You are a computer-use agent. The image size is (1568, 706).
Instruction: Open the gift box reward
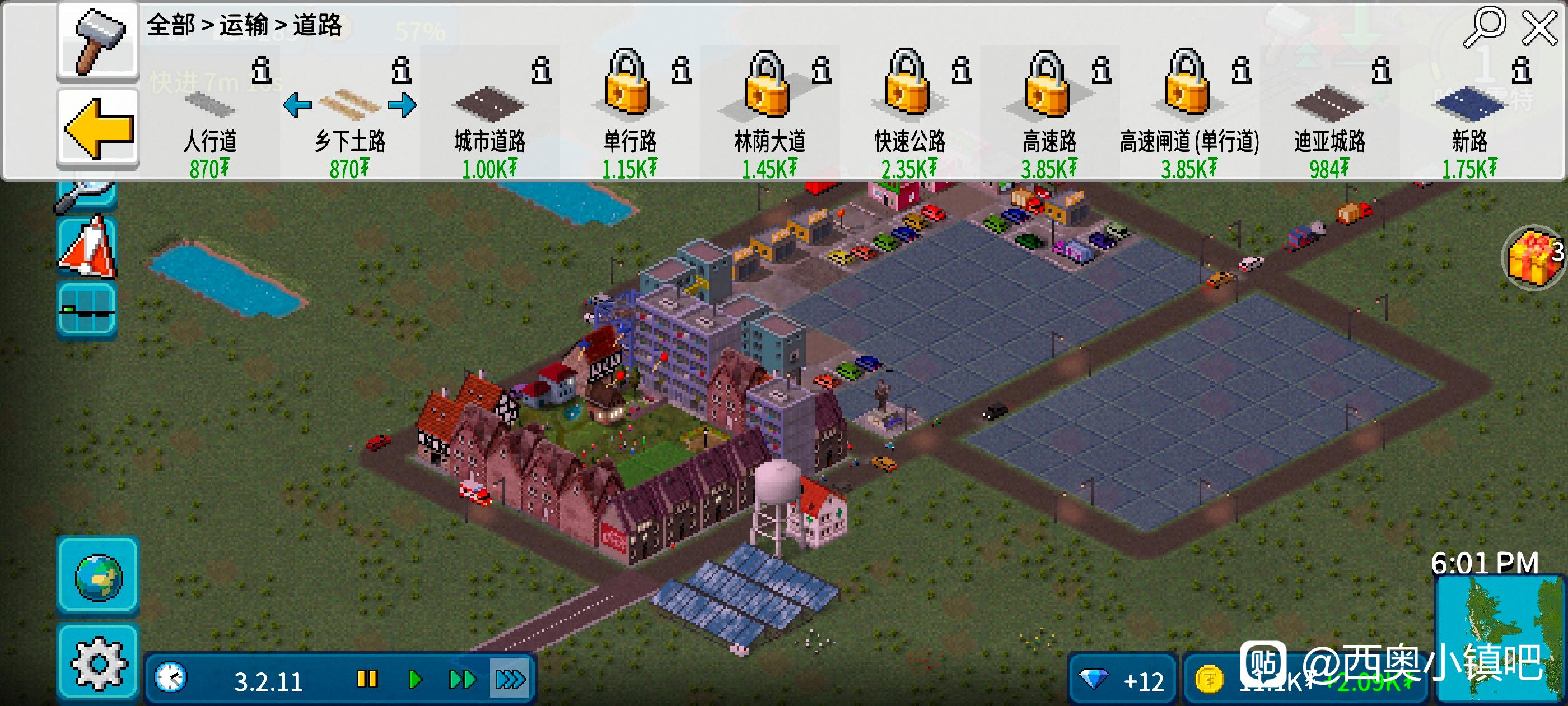pyautogui.click(x=1533, y=257)
